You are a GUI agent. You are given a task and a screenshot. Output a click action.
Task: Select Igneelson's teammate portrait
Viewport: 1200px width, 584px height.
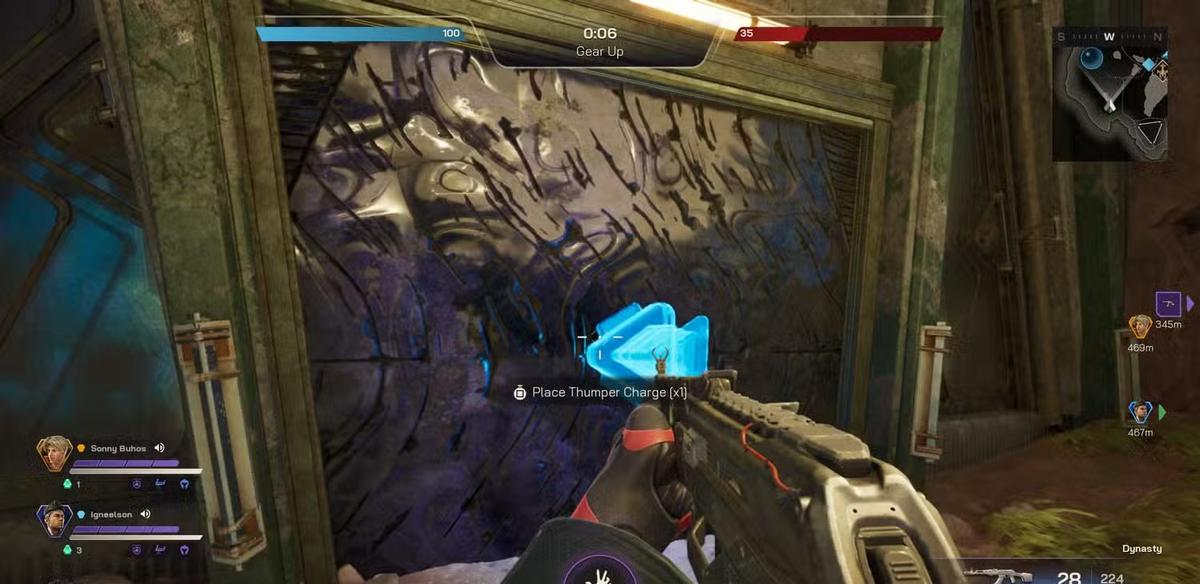[52, 520]
